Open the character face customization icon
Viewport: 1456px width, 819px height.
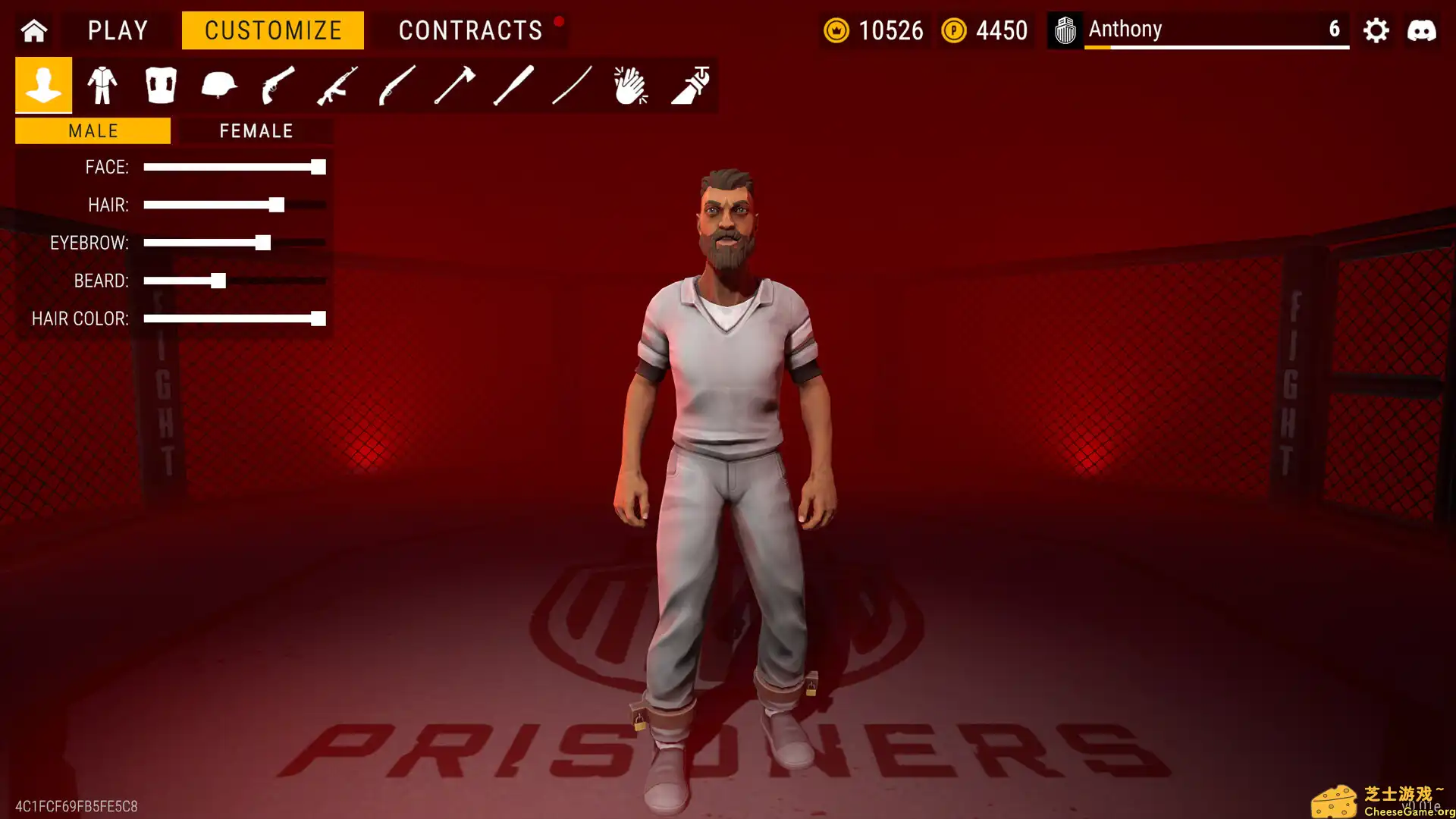pyautogui.click(x=43, y=85)
